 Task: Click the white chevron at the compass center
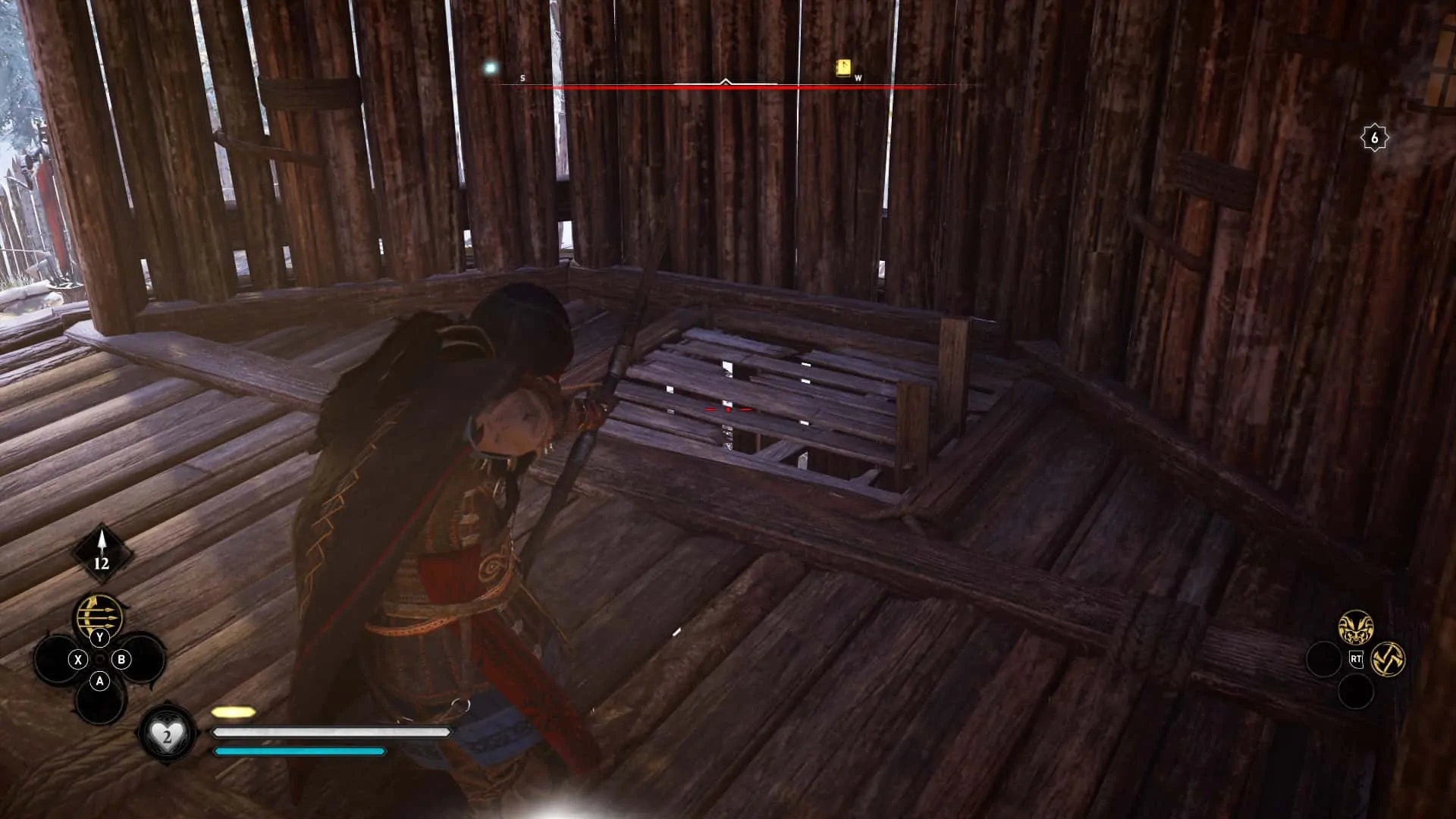726,80
